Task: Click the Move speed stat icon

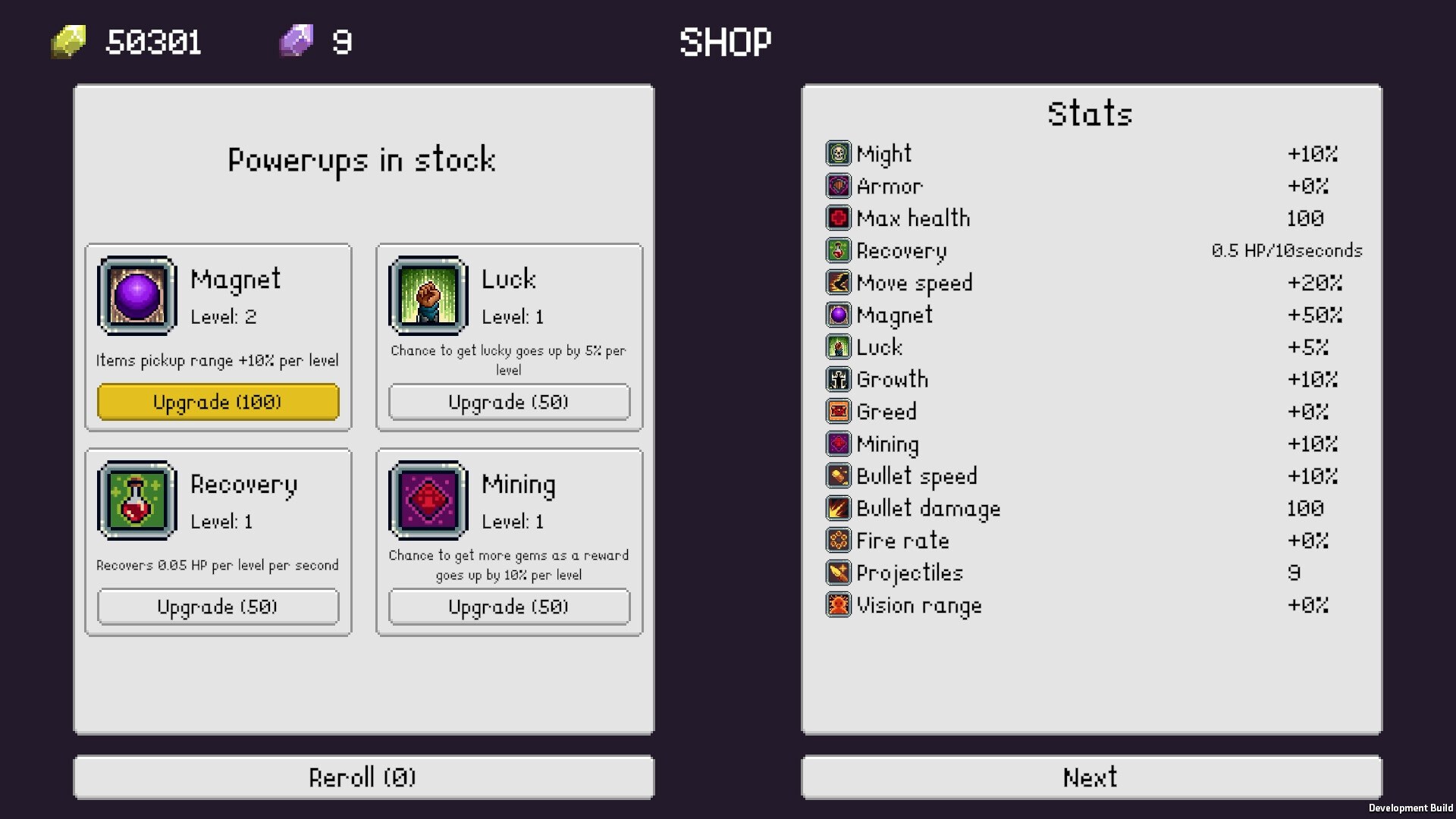Action: [x=839, y=283]
